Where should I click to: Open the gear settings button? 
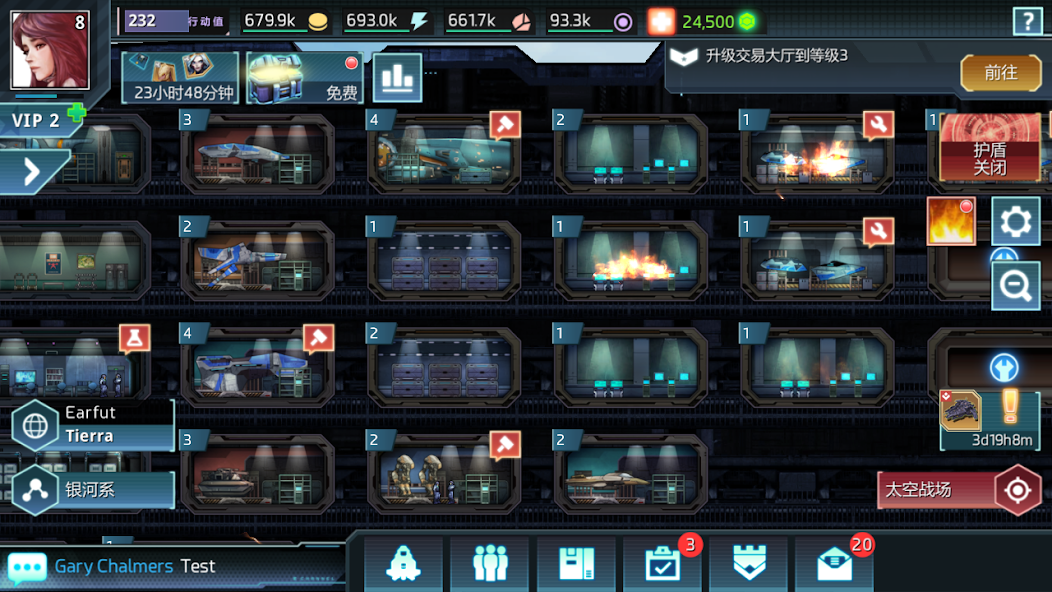click(1016, 221)
